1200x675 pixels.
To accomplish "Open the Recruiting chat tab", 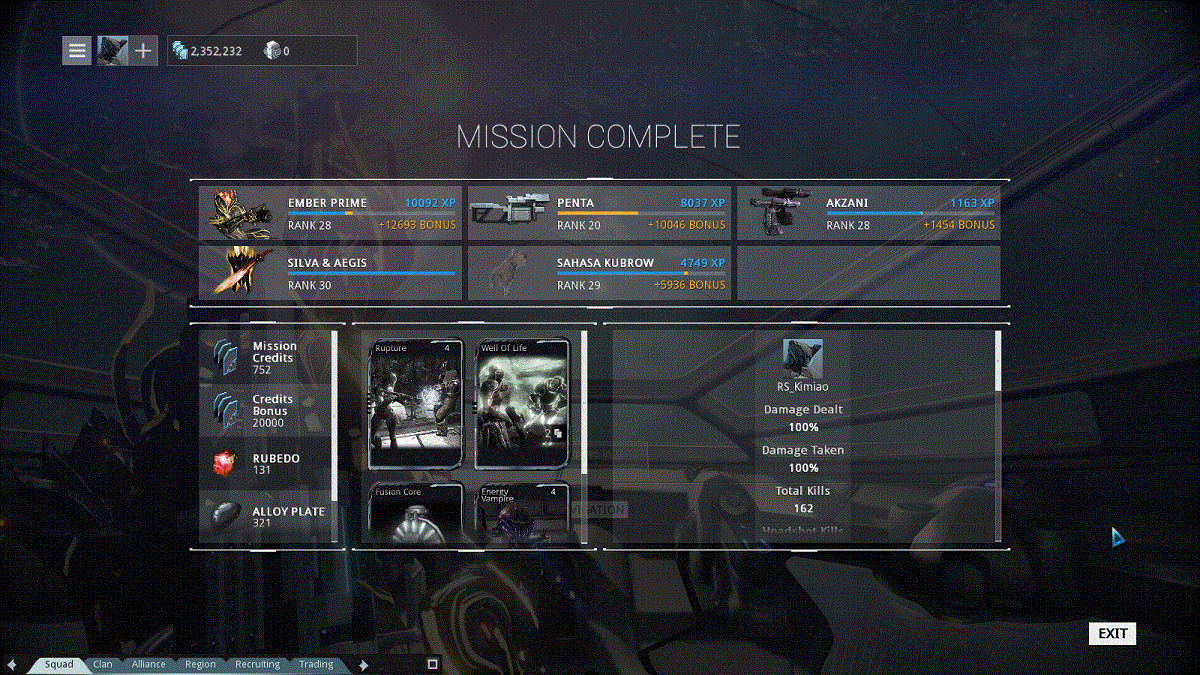I will click(x=257, y=664).
